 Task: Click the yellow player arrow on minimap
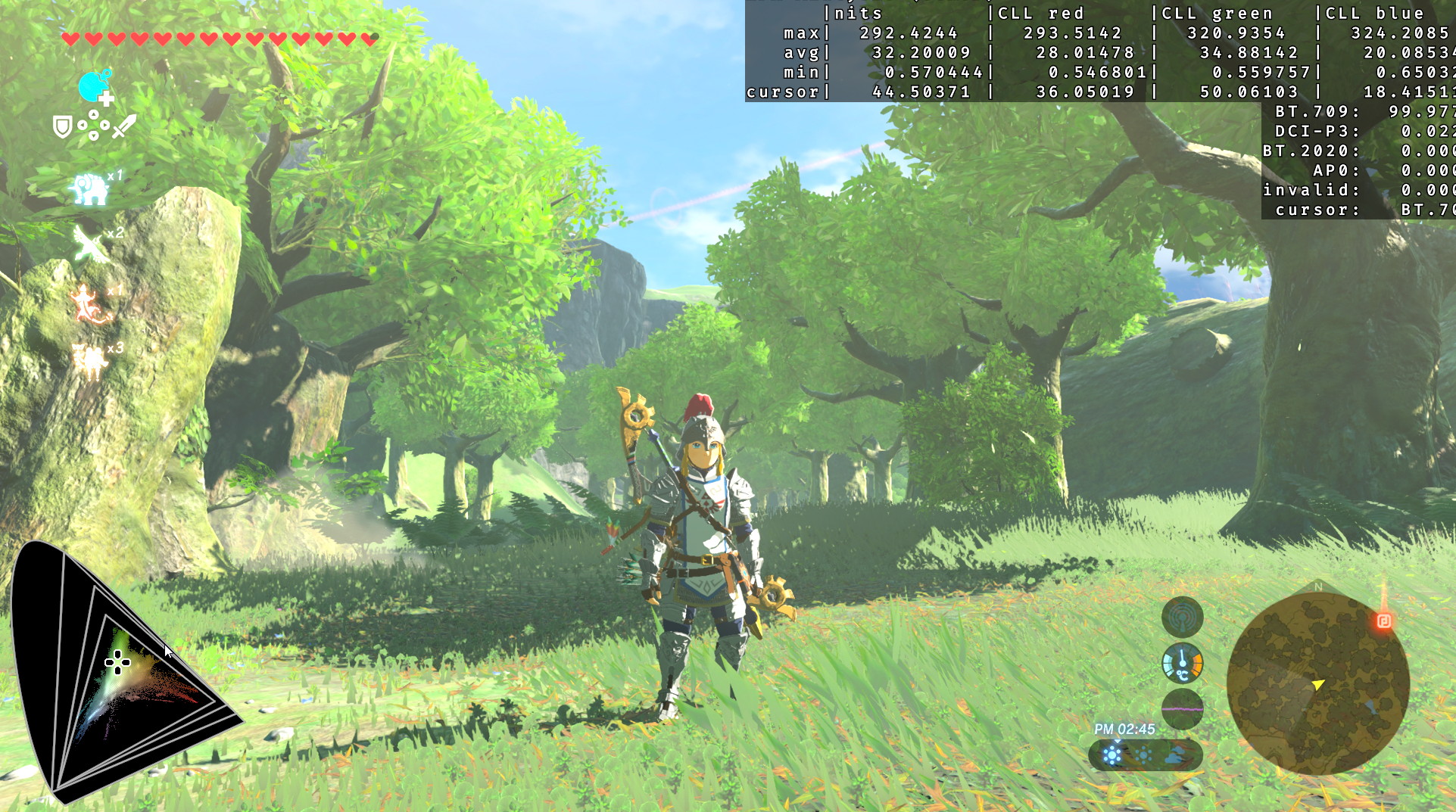(x=1318, y=684)
